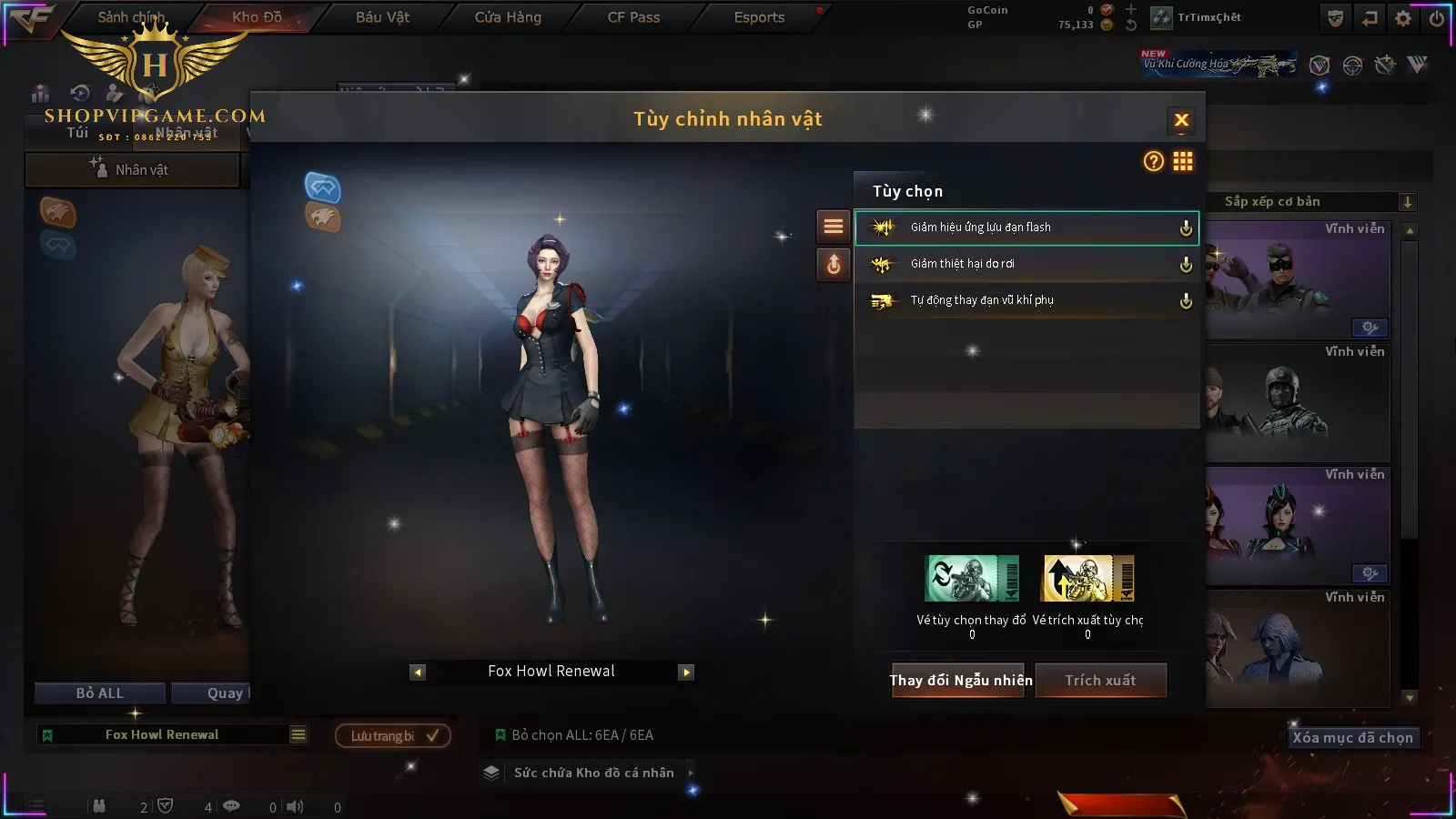Switch to the Báu Vật tab
Viewport: 1456px width, 819px height.
[382, 17]
